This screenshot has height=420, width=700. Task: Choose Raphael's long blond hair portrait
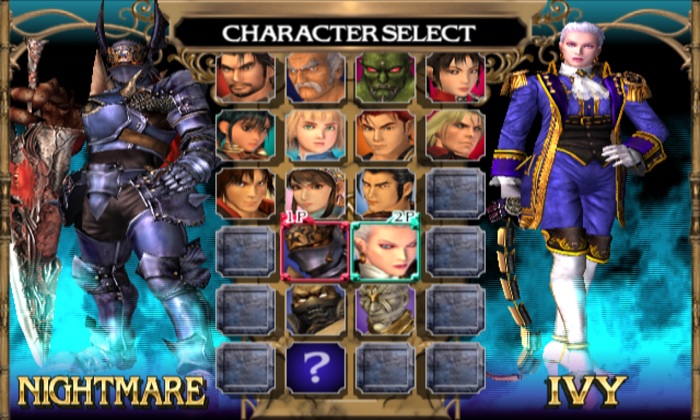(455, 135)
